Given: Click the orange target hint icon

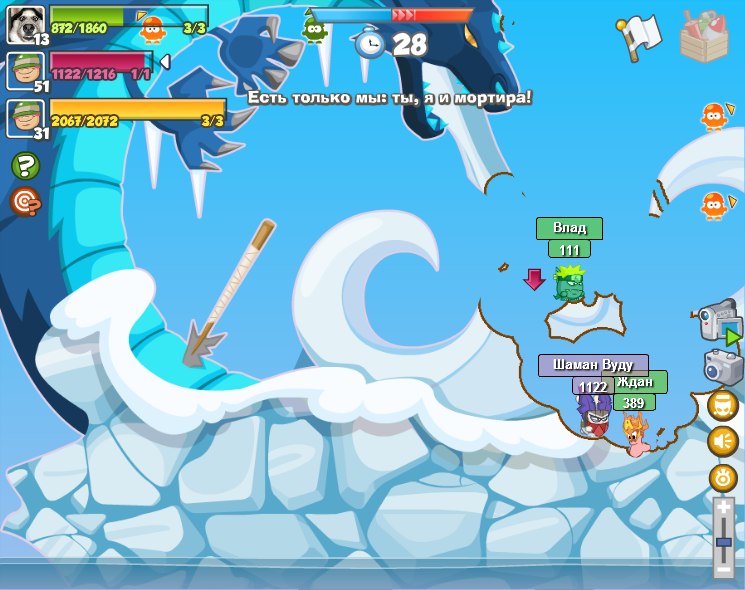Looking at the screenshot, I should coord(25,202).
